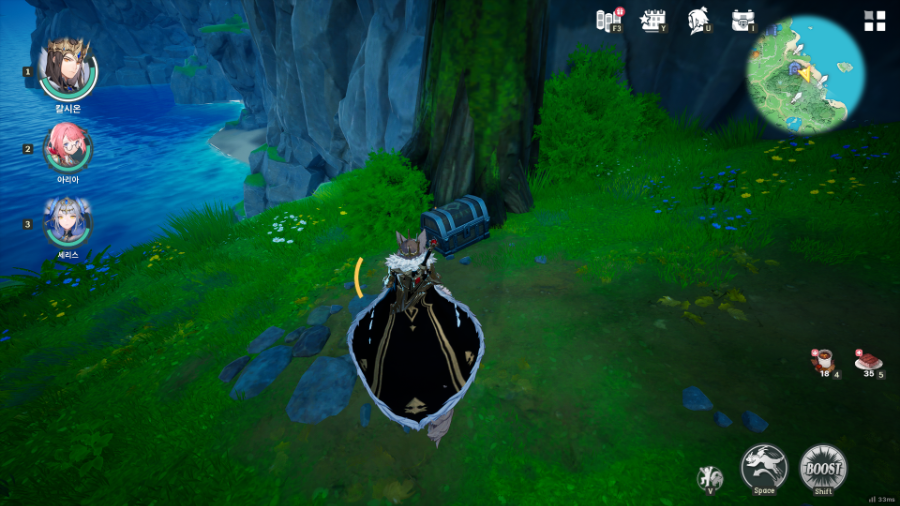The width and height of the screenshot is (900, 506).
Task: Open the star calendar events icon
Action: [653, 20]
